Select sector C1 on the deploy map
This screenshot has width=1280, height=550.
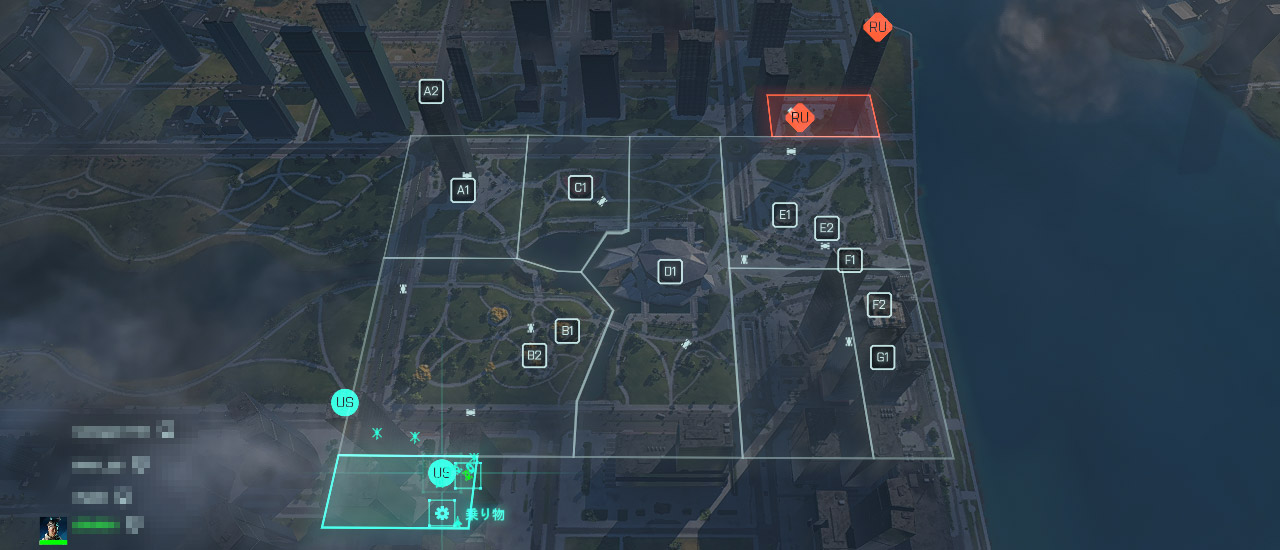click(580, 187)
